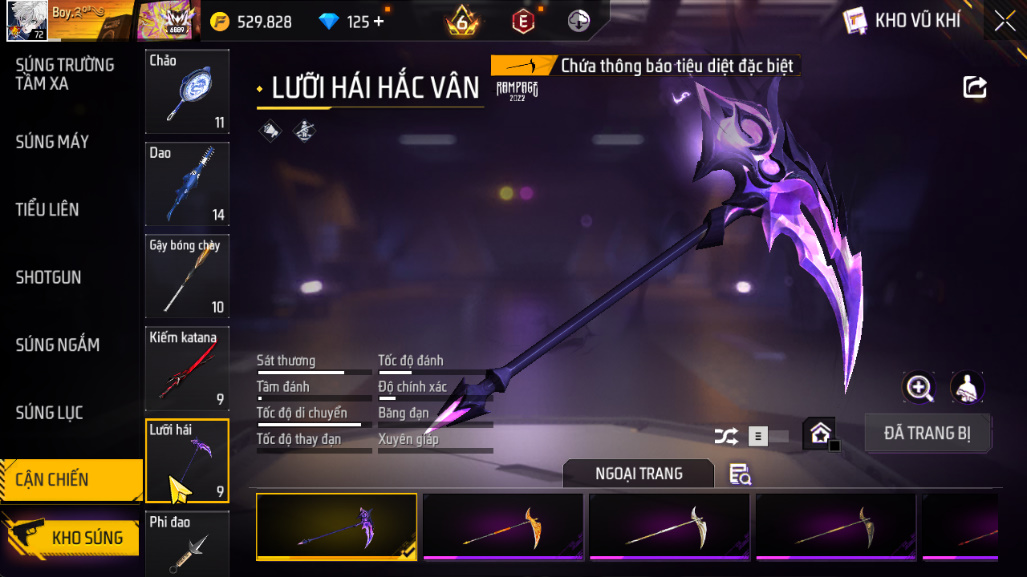Pick the Dao knife weapon
1027x577 pixels.
pyautogui.click(x=187, y=184)
